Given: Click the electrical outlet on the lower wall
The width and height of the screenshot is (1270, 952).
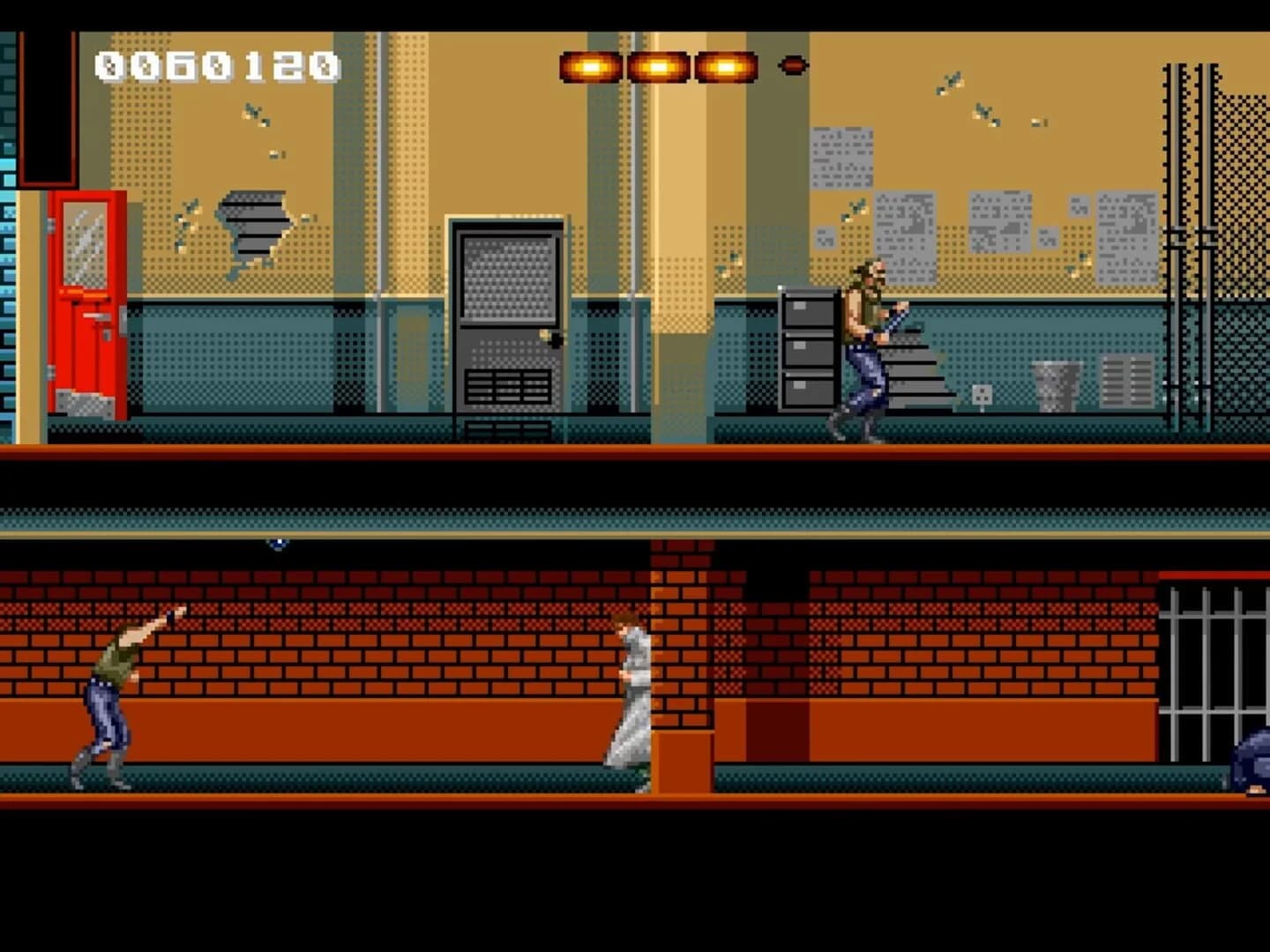Looking at the screenshot, I should 982,397.
